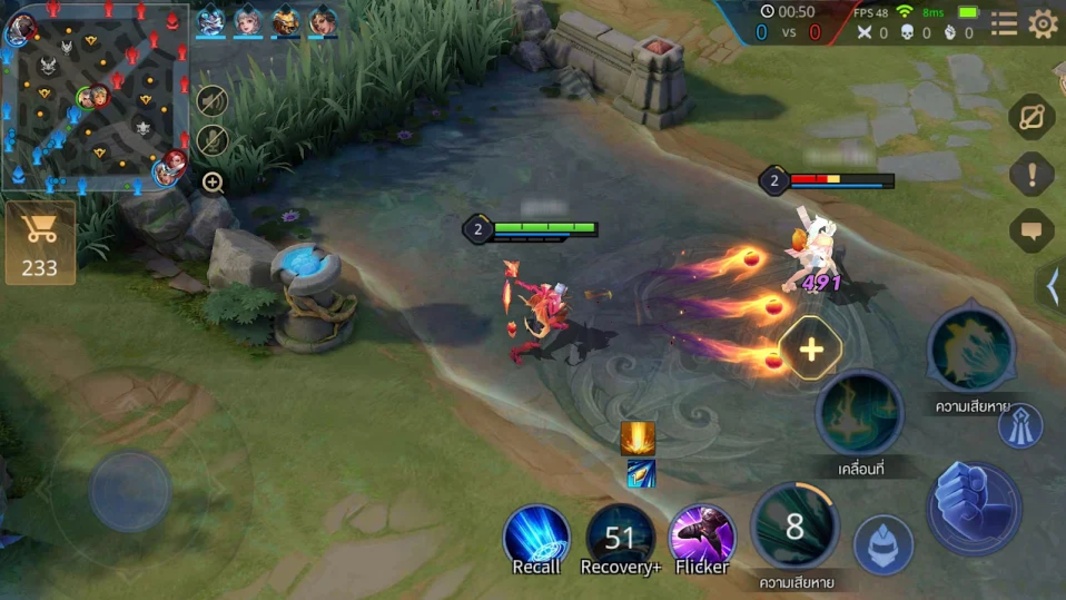Viewport: 1066px width, 600px height.
Task: Select the helmet minion-target button
Action: [883, 544]
